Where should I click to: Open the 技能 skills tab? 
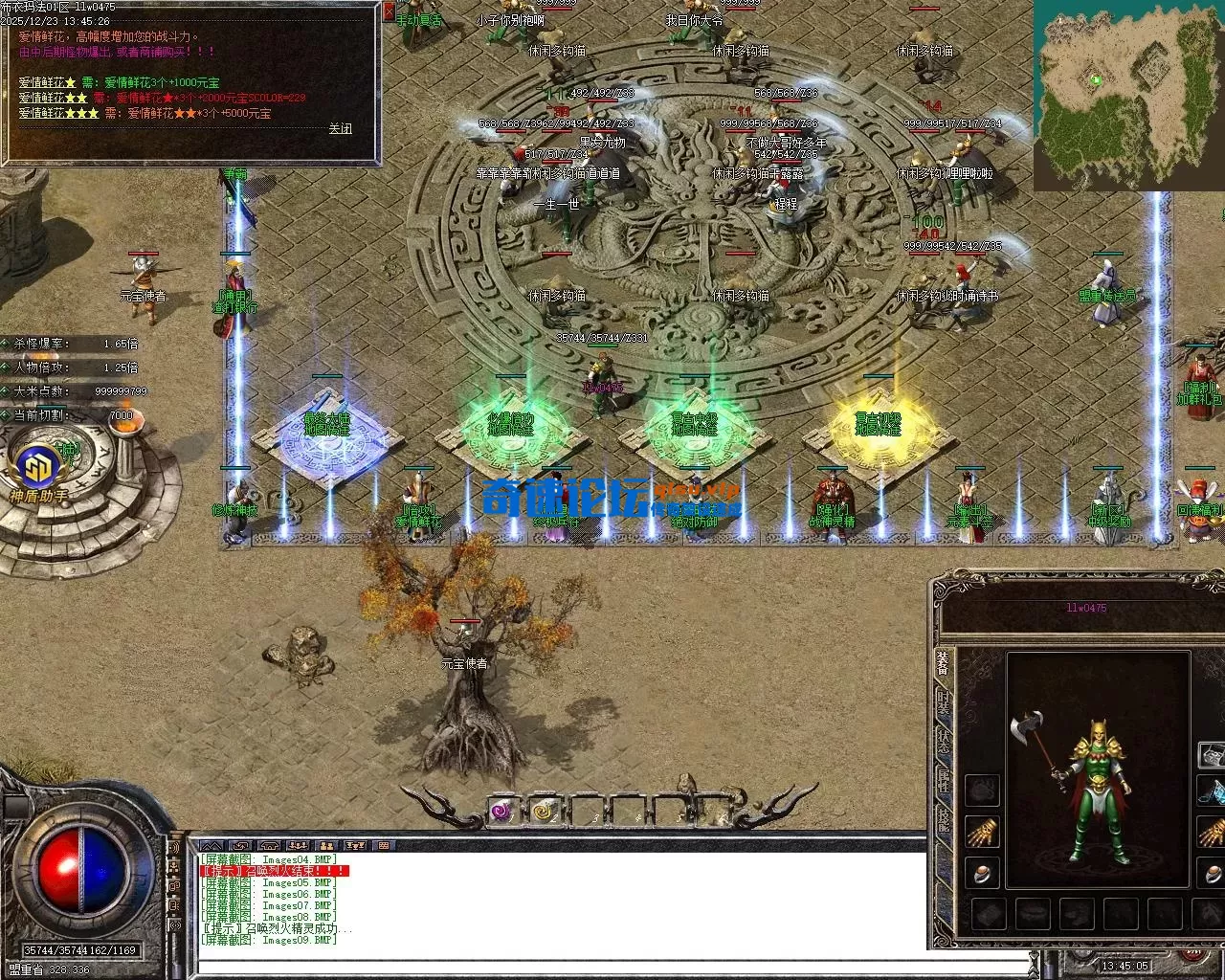944,818
